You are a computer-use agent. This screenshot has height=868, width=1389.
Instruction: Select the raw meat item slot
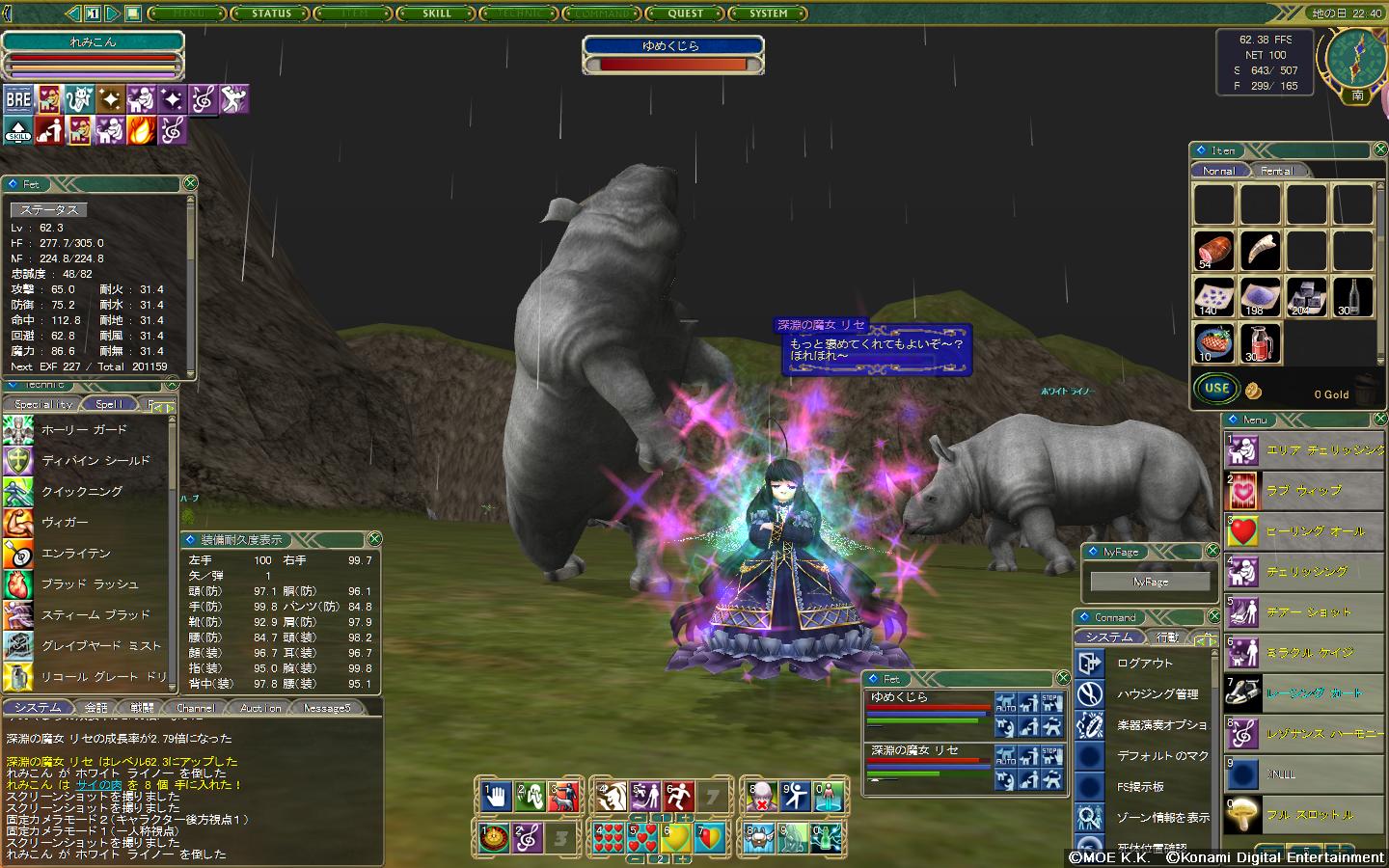tap(1213, 251)
